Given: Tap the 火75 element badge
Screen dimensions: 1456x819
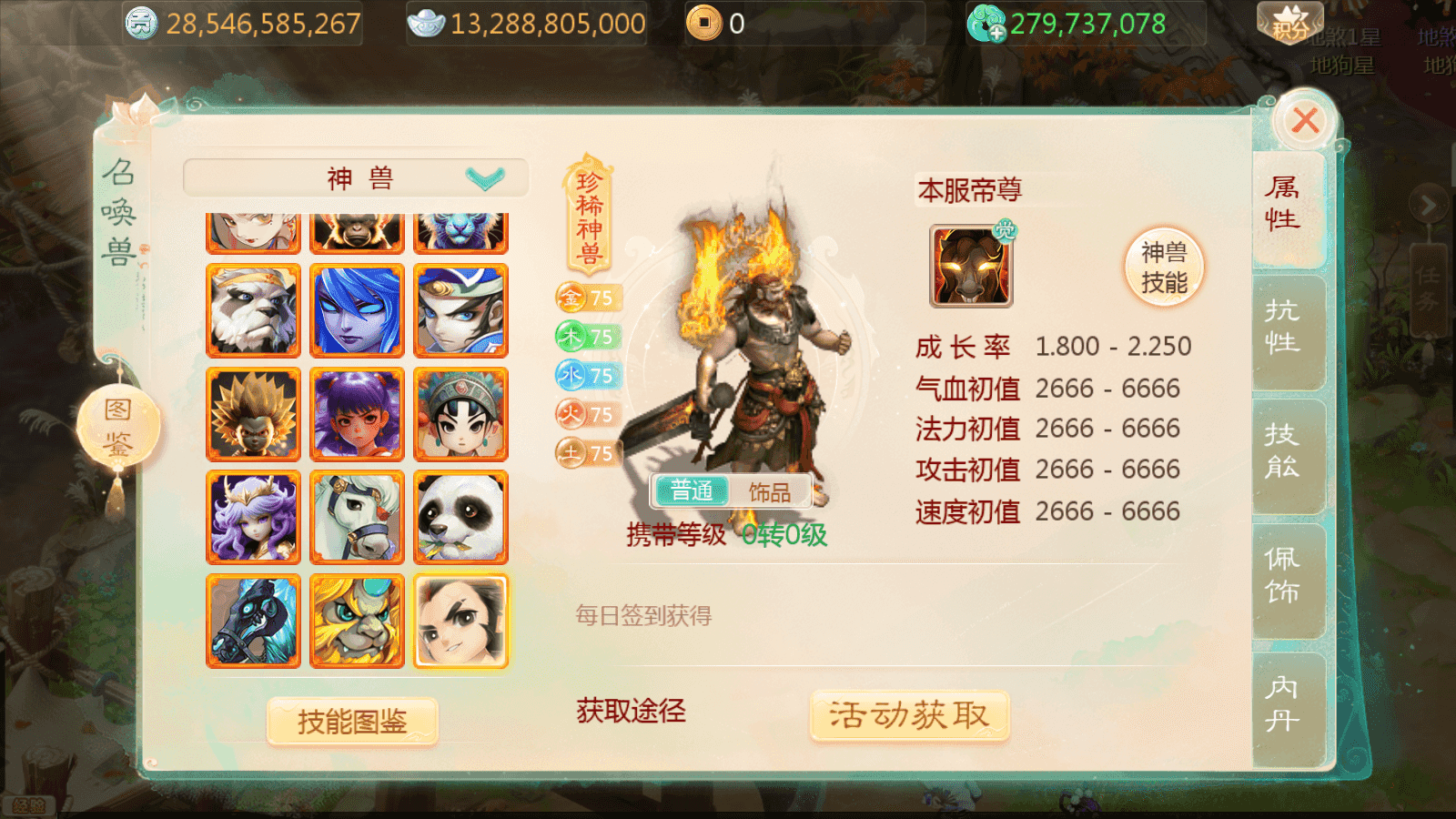Looking at the screenshot, I should [587, 413].
